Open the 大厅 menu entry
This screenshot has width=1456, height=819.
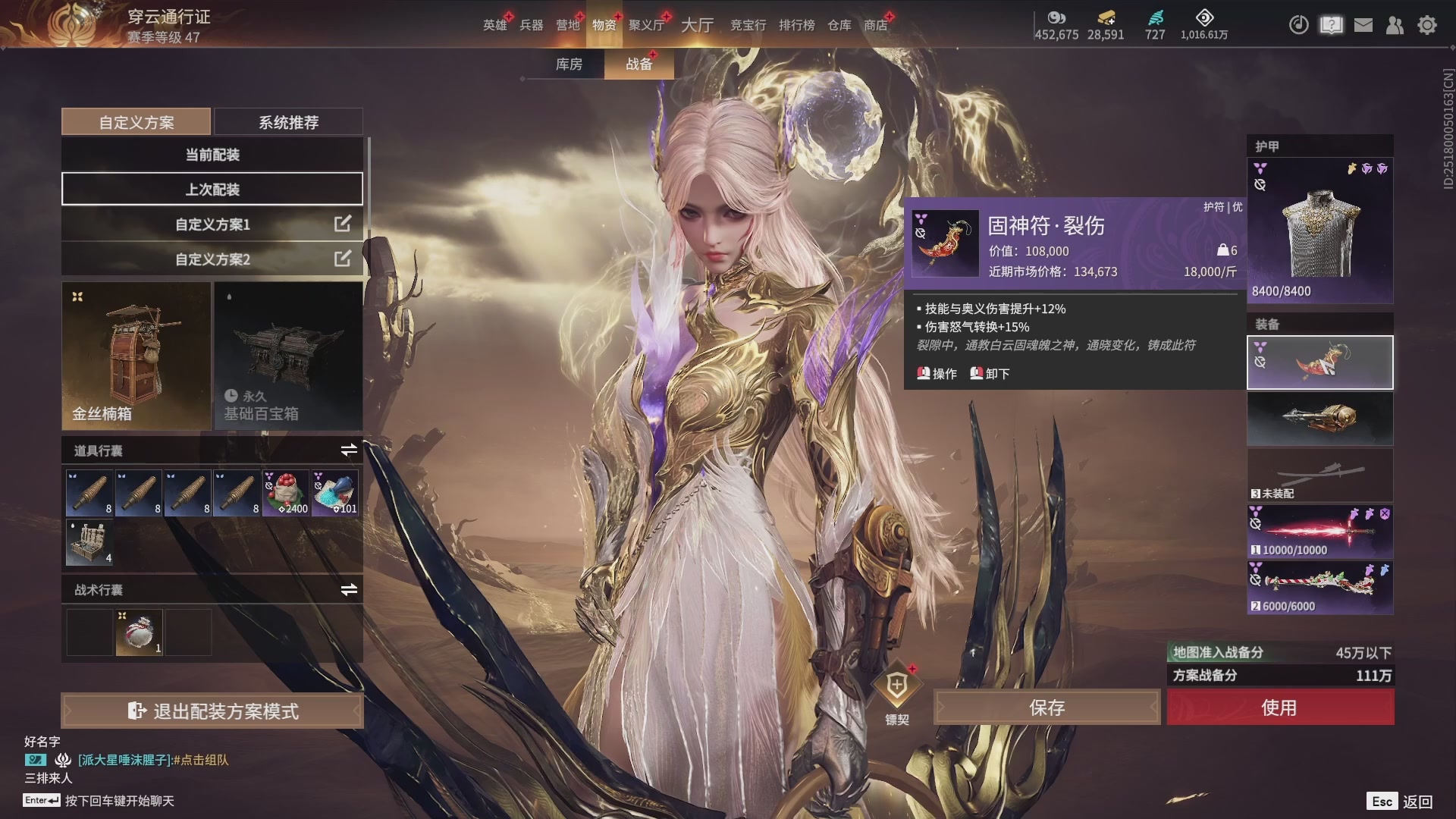point(697,25)
